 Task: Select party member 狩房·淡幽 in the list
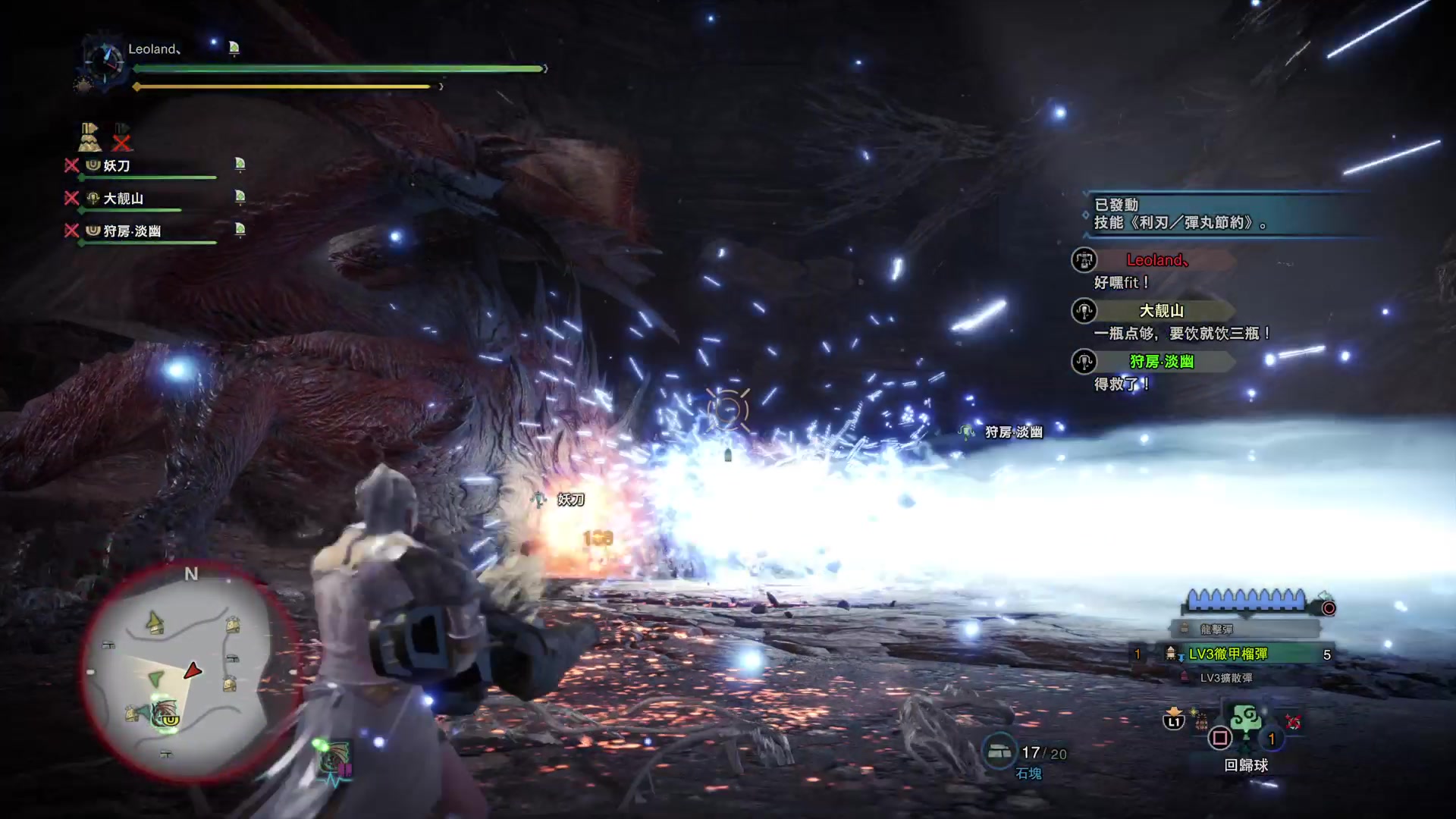[x=132, y=231]
